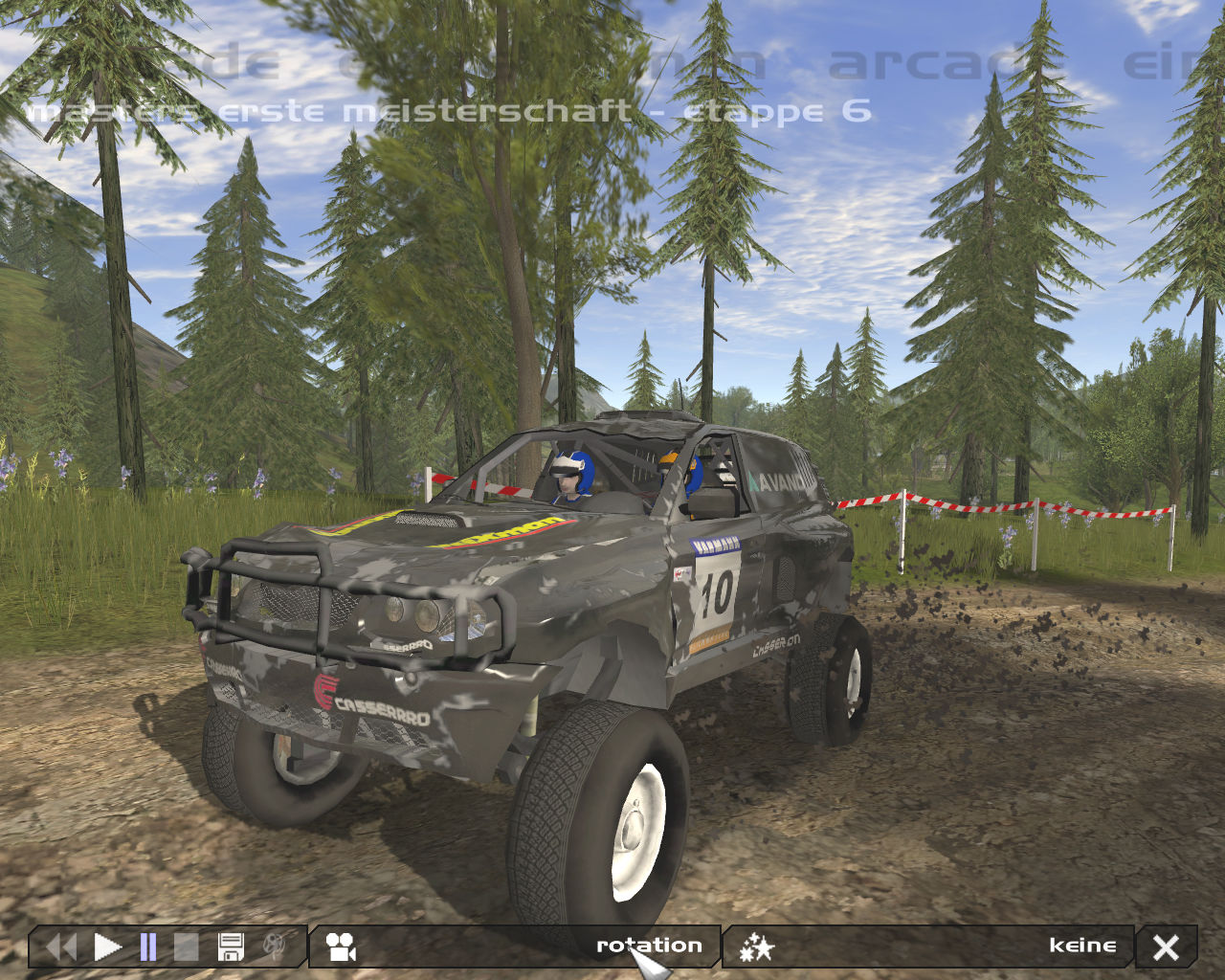Image resolution: width=1225 pixels, height=980 pixels.
Task: Change the effect setting labeled keine
Action: tap(1081, 946)
